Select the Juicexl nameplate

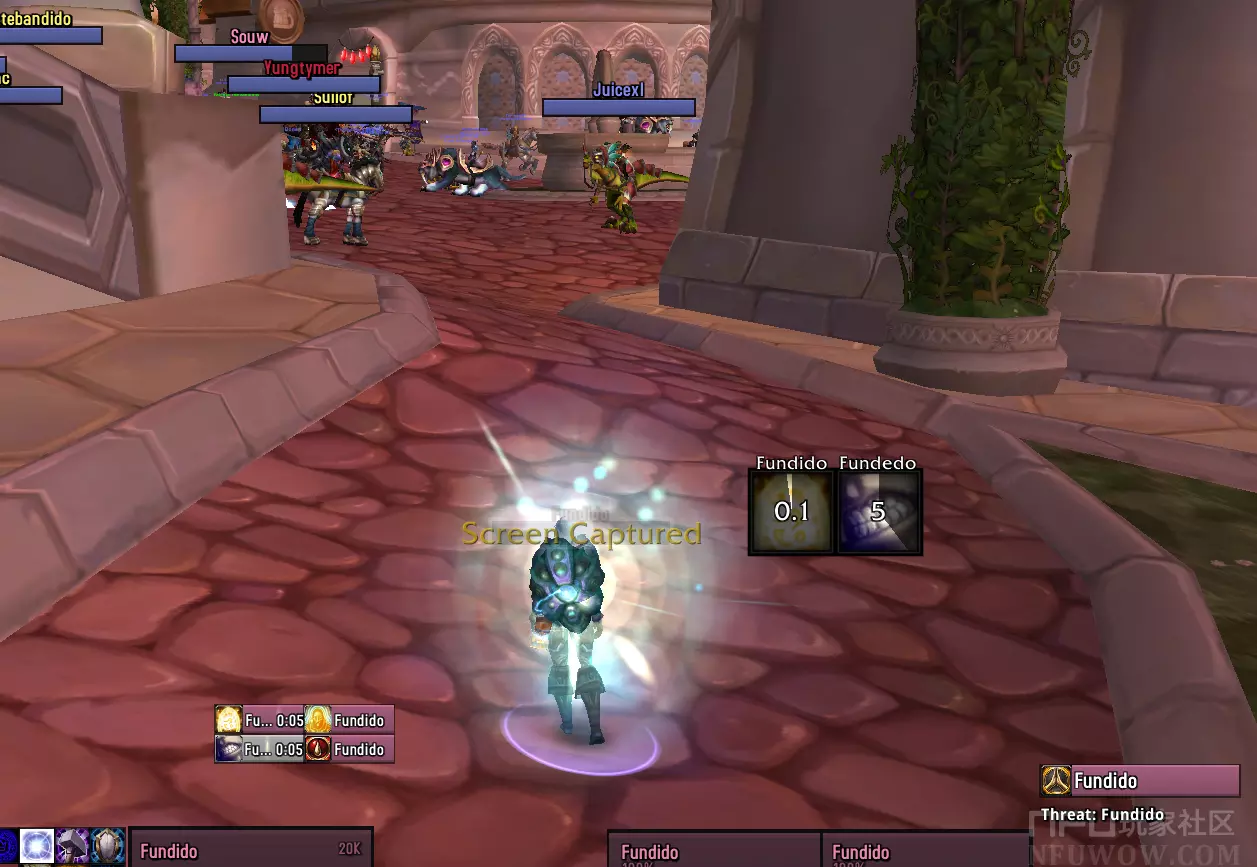coord(618,107)
